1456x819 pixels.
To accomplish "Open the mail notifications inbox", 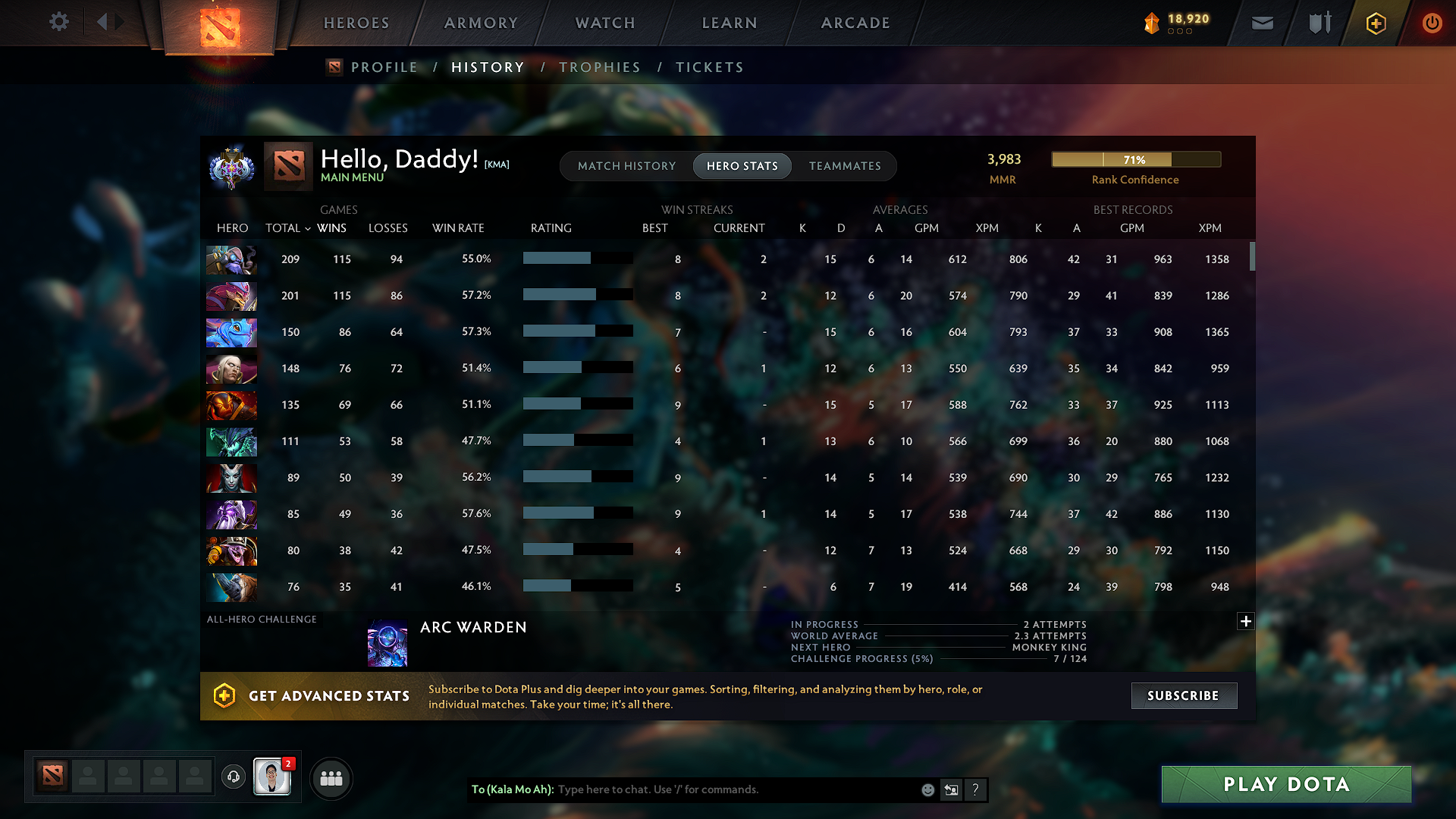I will (1261, 23).
